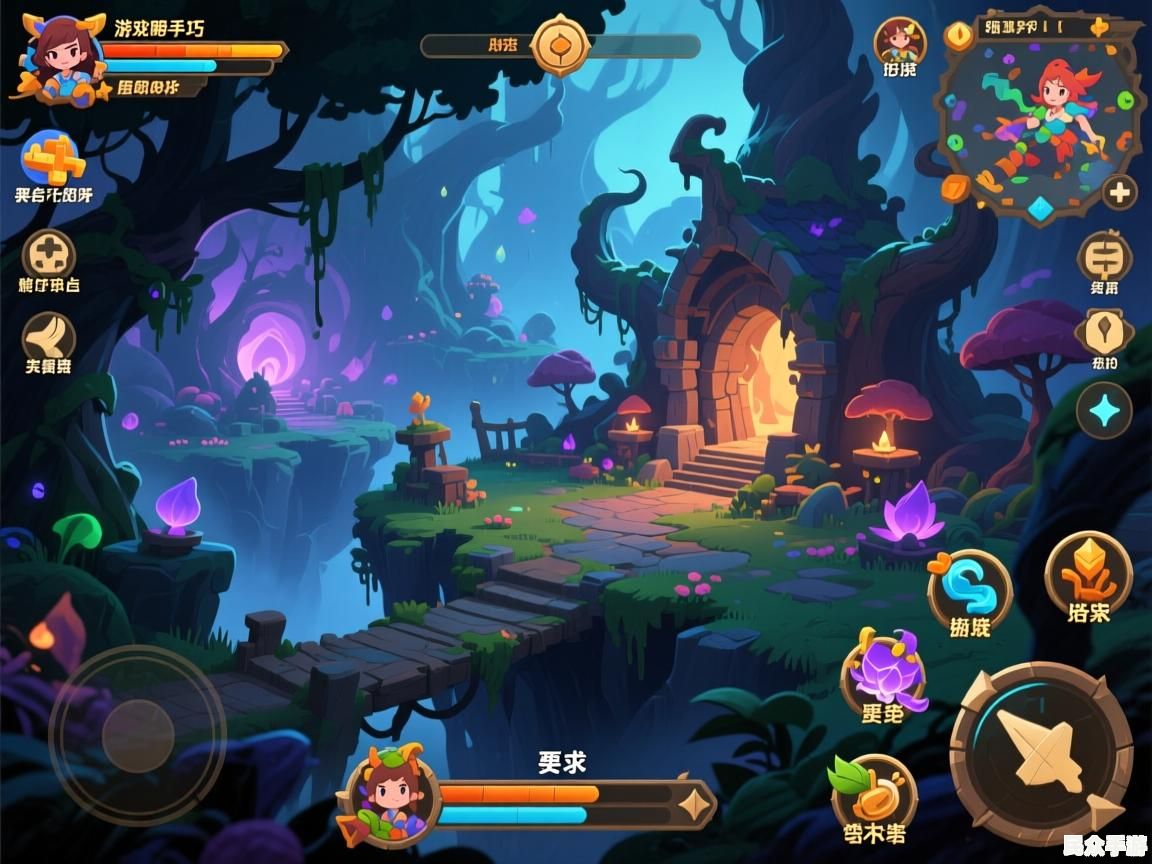Activate the purple lotus flower skill
Image resolution: width=1152 pixels, height=864 pixels.
[x=883, y=673]
